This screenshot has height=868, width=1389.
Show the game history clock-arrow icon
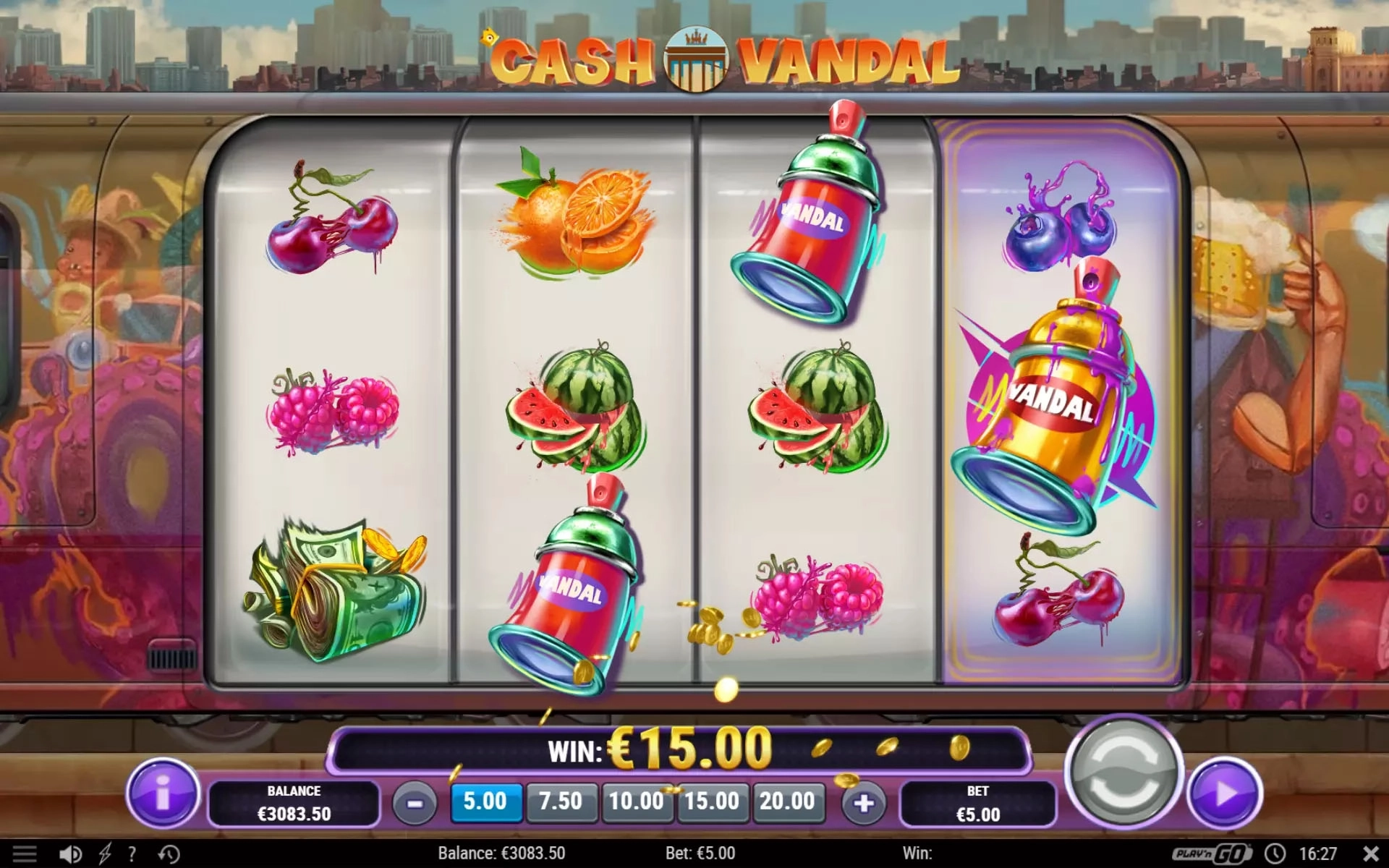tap(169, 854)
